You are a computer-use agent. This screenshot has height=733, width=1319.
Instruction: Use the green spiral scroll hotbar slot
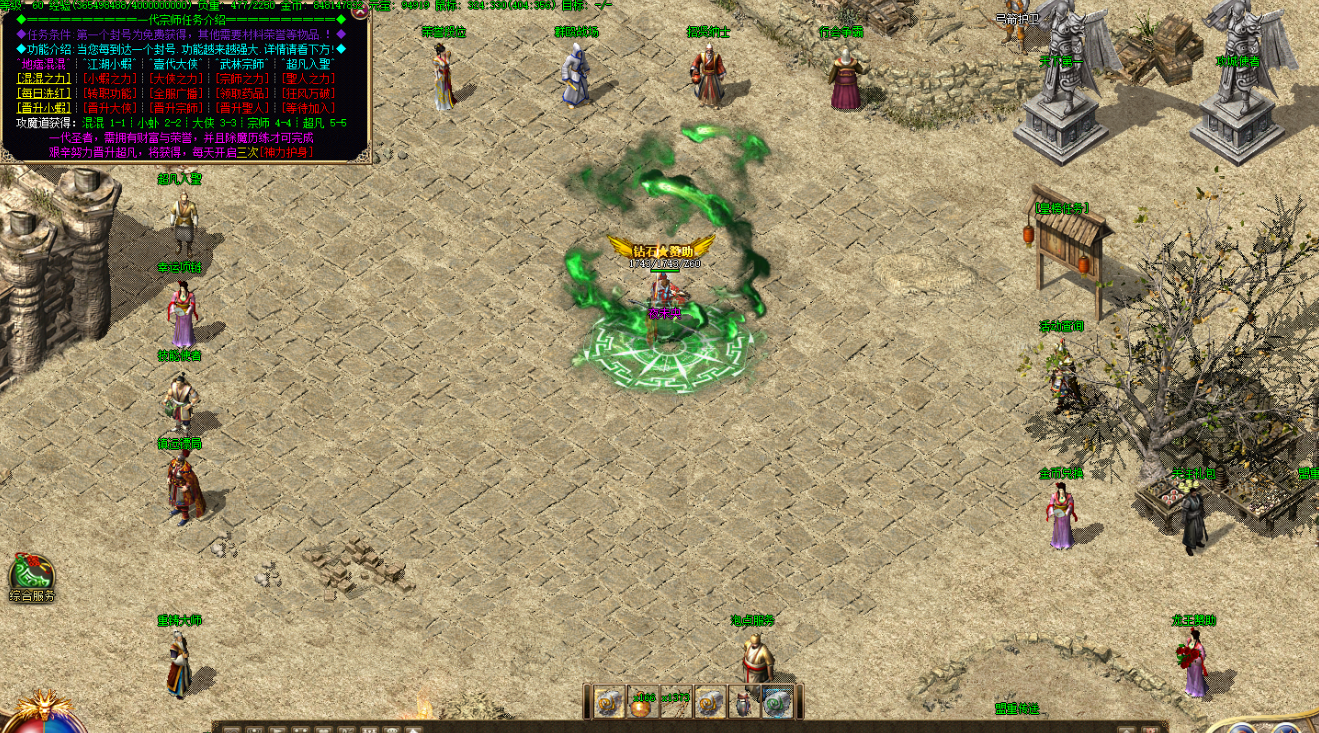(777, 703)
